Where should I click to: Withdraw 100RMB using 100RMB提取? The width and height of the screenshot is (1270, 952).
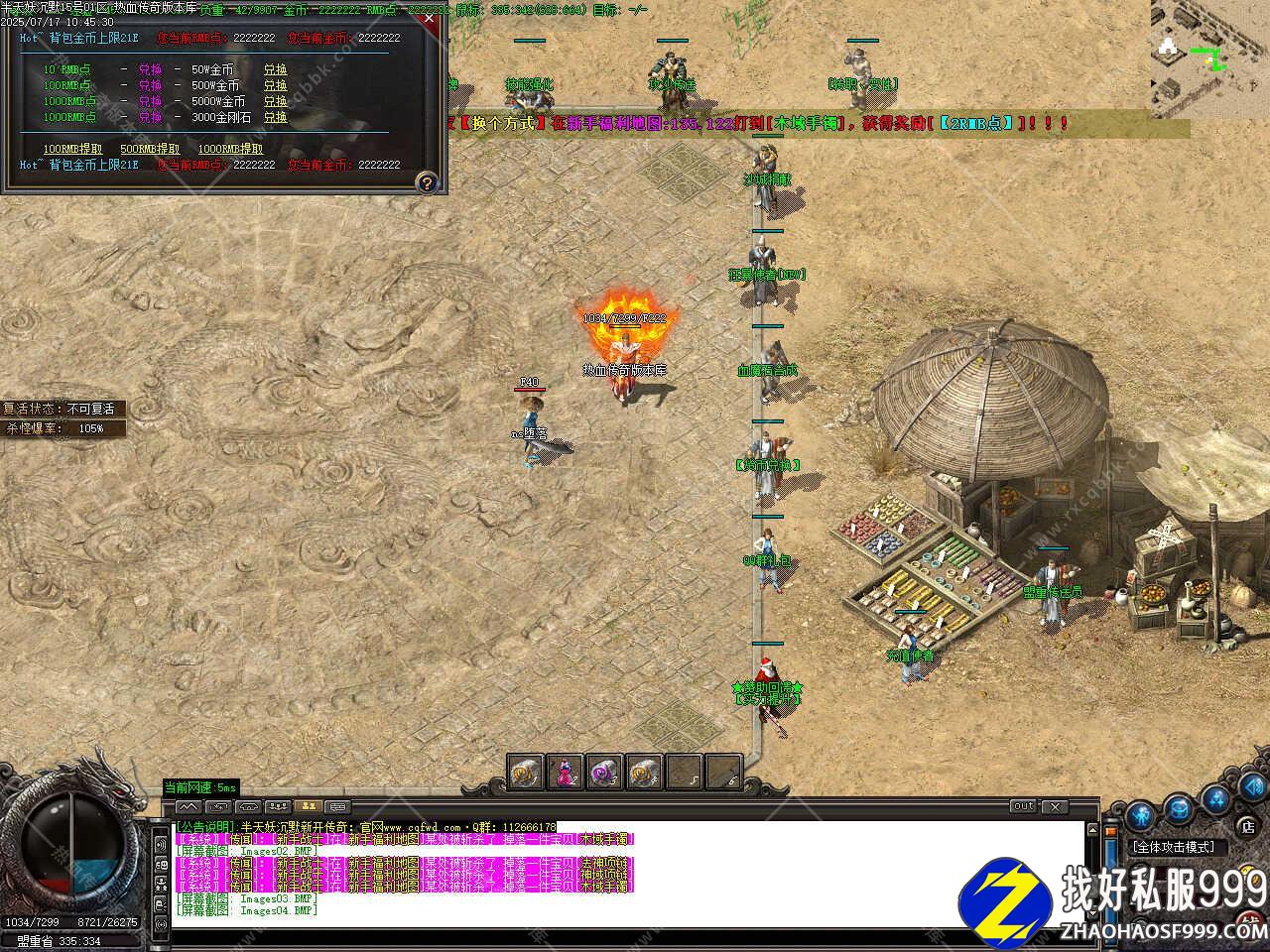click(72, 149)
